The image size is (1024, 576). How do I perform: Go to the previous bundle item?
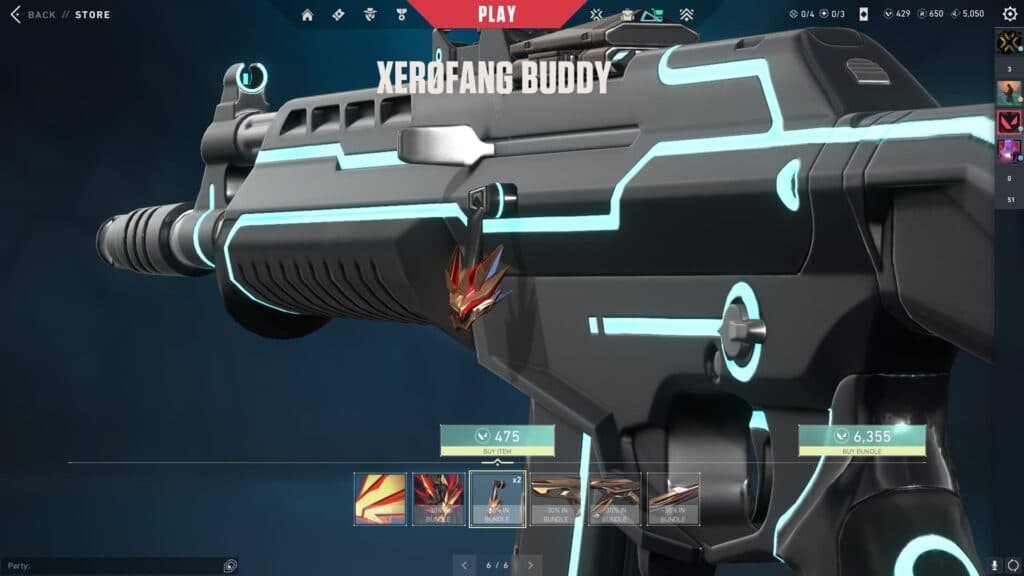click(x=463, y=565)
